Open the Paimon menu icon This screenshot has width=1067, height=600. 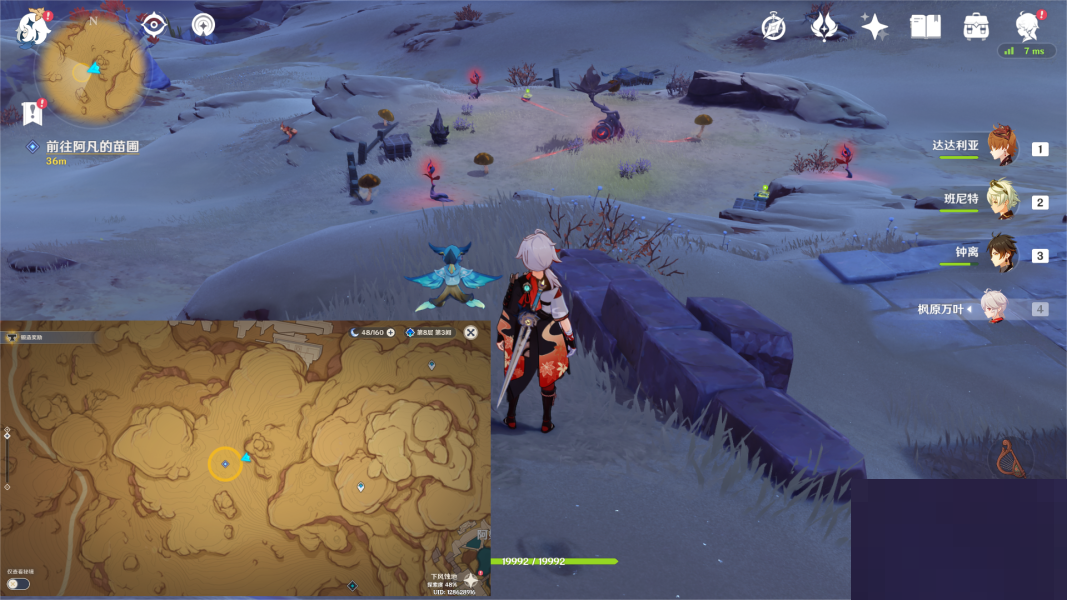pyautogui.click(x=32, y=27)
